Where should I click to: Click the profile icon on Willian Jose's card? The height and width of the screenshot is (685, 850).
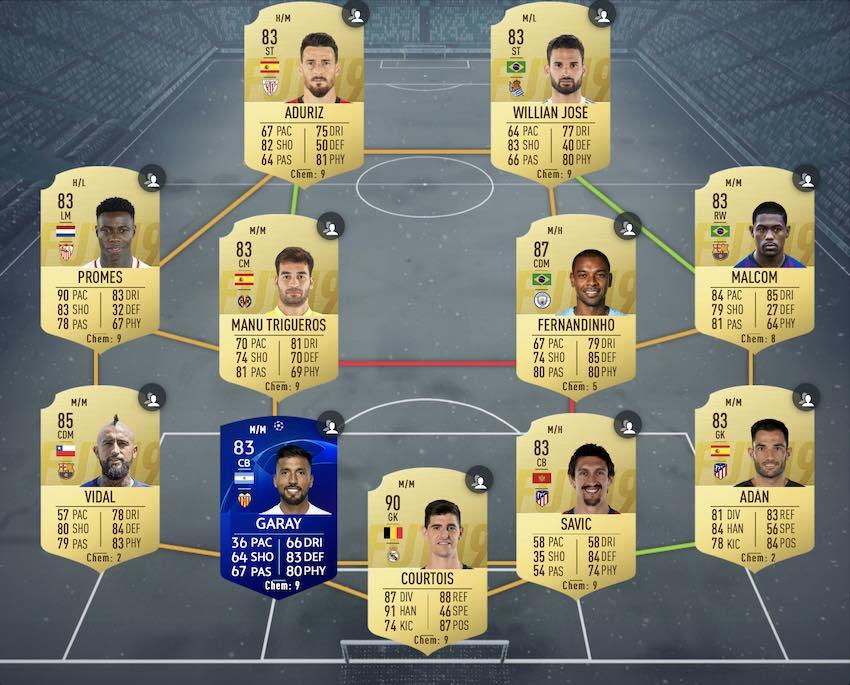click(x=602, y=15)
